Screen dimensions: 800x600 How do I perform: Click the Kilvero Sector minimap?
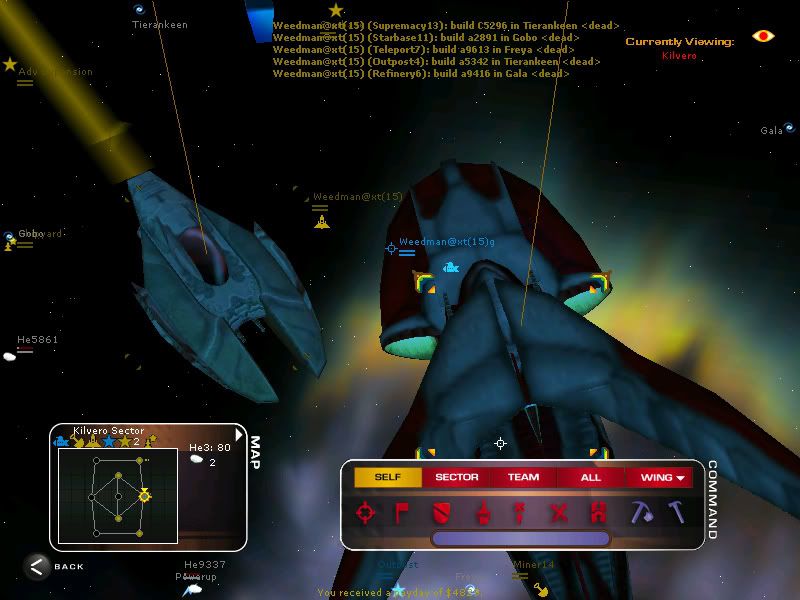coord(118,495)
